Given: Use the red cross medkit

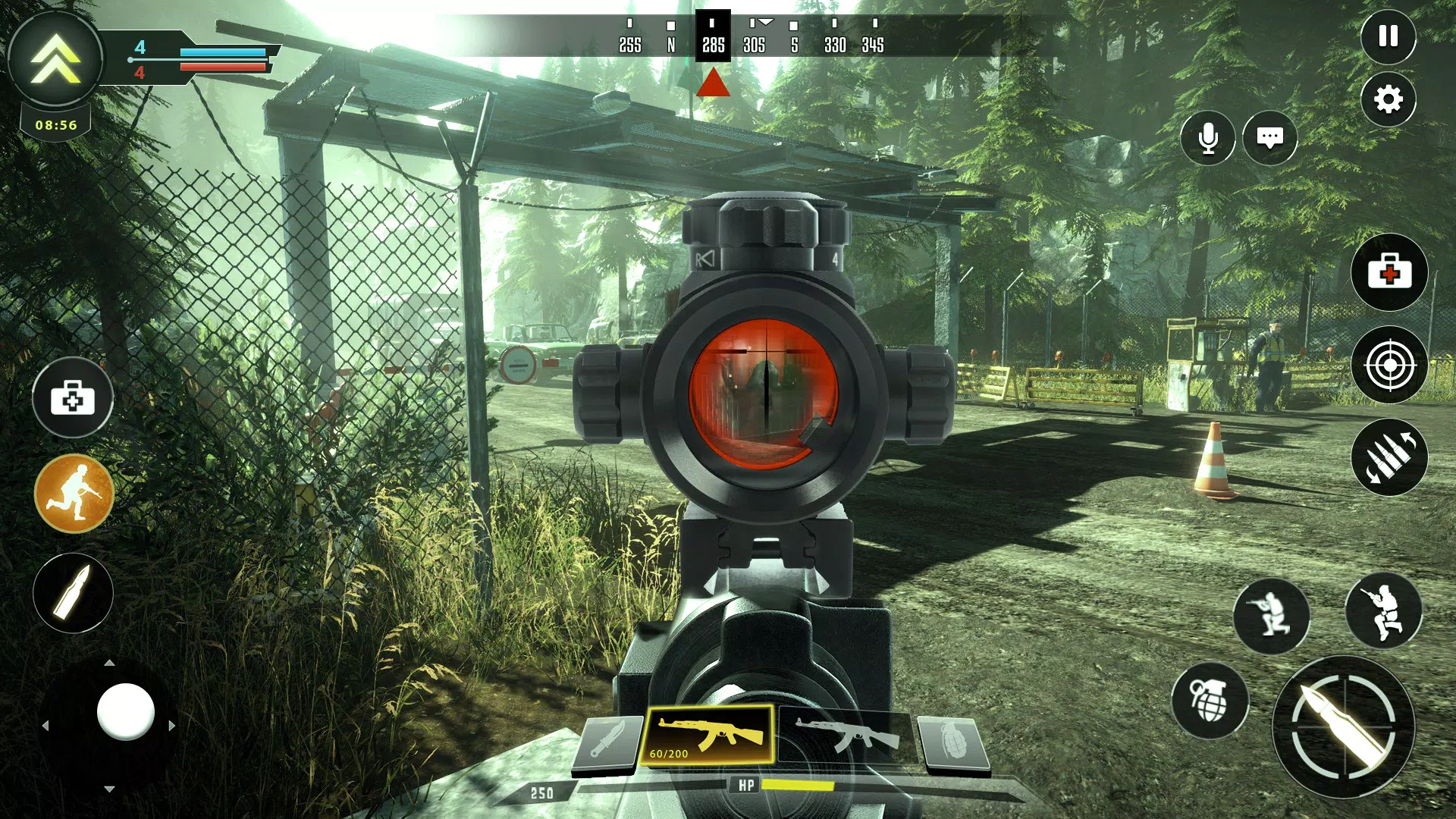Looking at the screenshot, I should tap(1389, 272).
